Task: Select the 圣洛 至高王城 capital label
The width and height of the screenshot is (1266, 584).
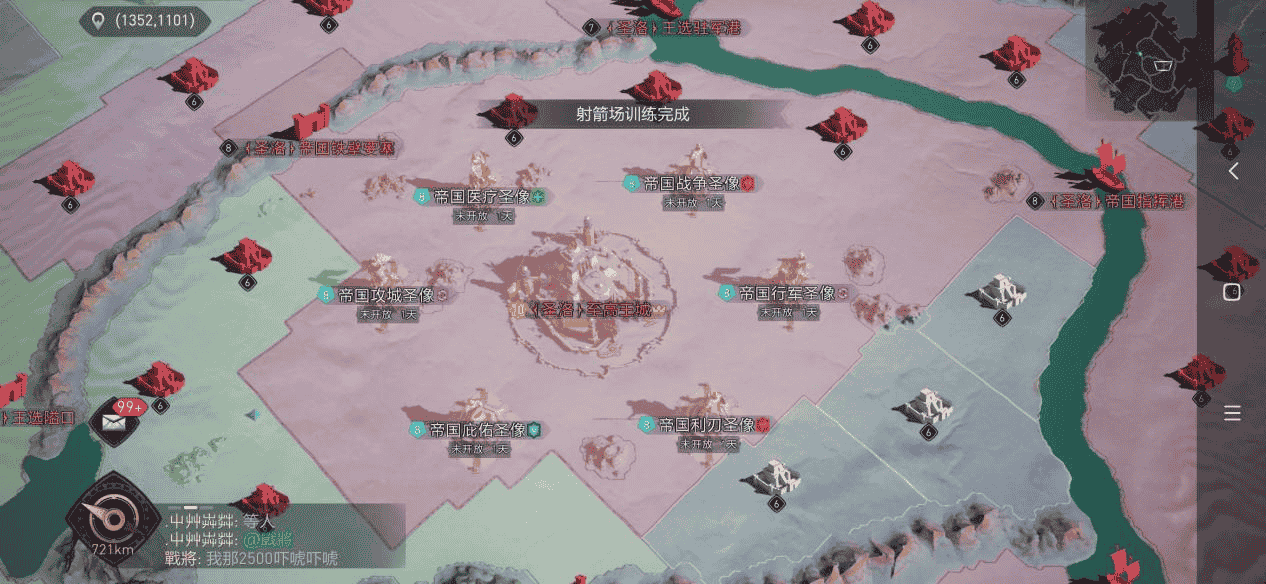Action: (590, 310)
